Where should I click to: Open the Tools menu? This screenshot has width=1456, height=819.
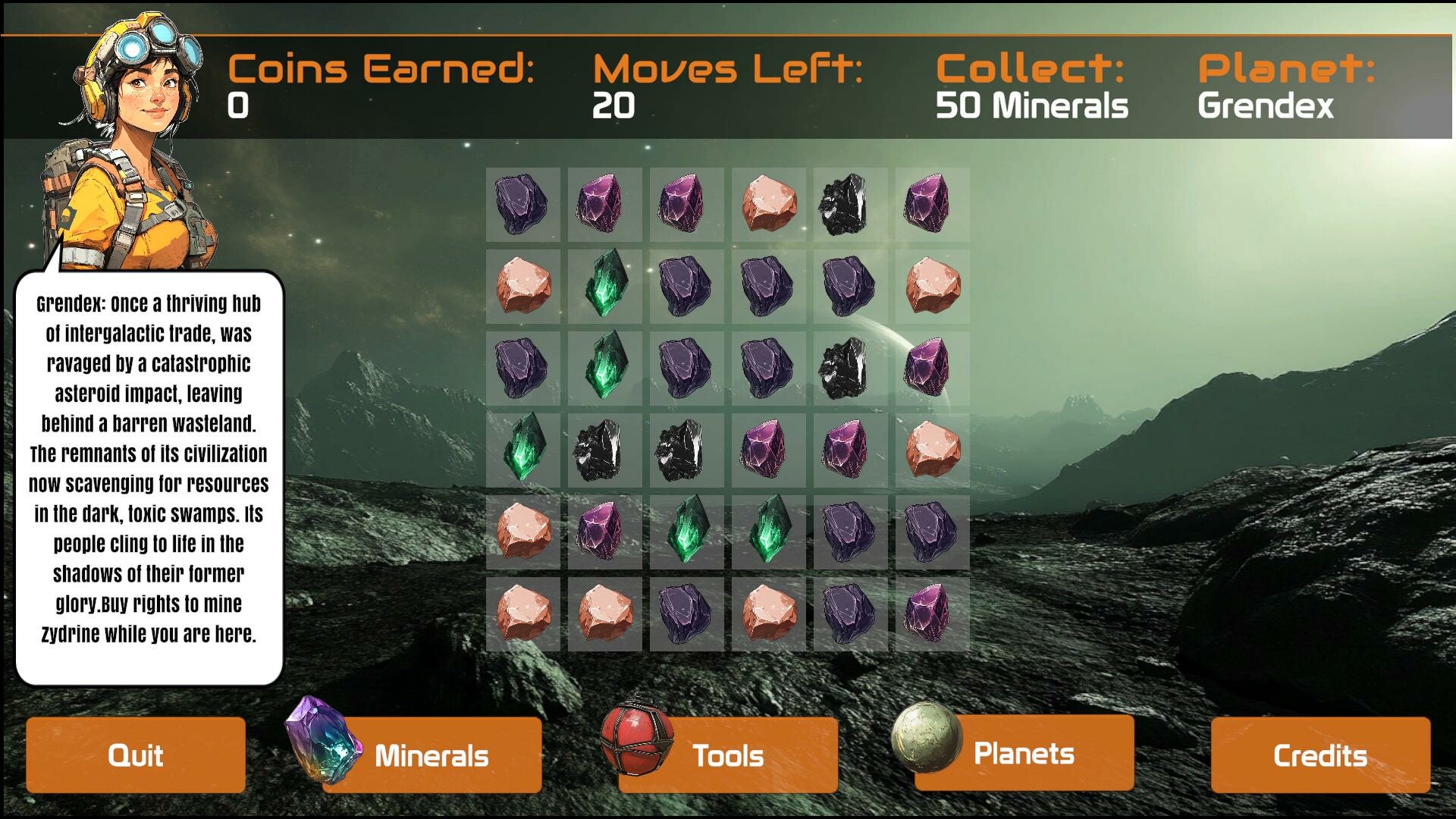[728, 755]
